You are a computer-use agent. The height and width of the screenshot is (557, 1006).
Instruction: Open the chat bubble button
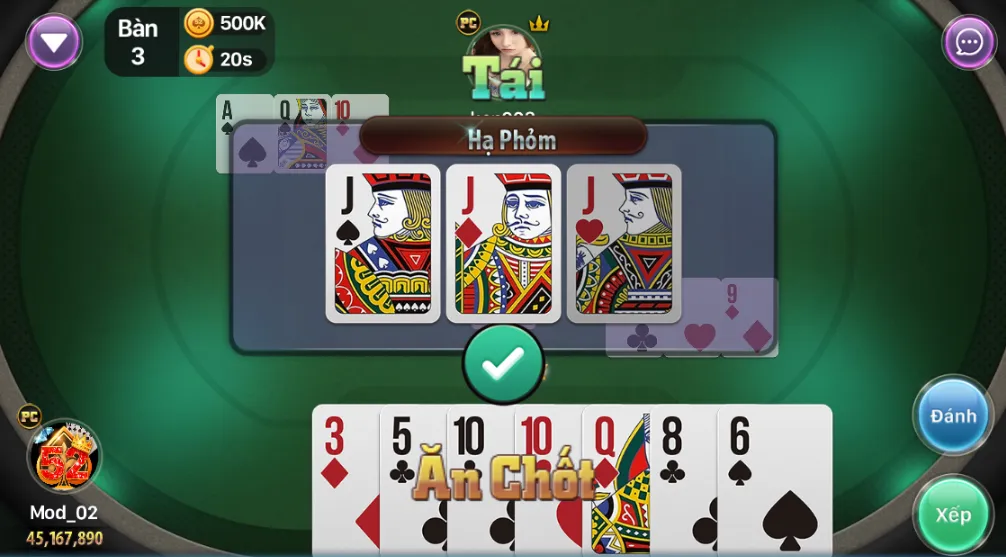pyautogui.click(x=968, y=42)
